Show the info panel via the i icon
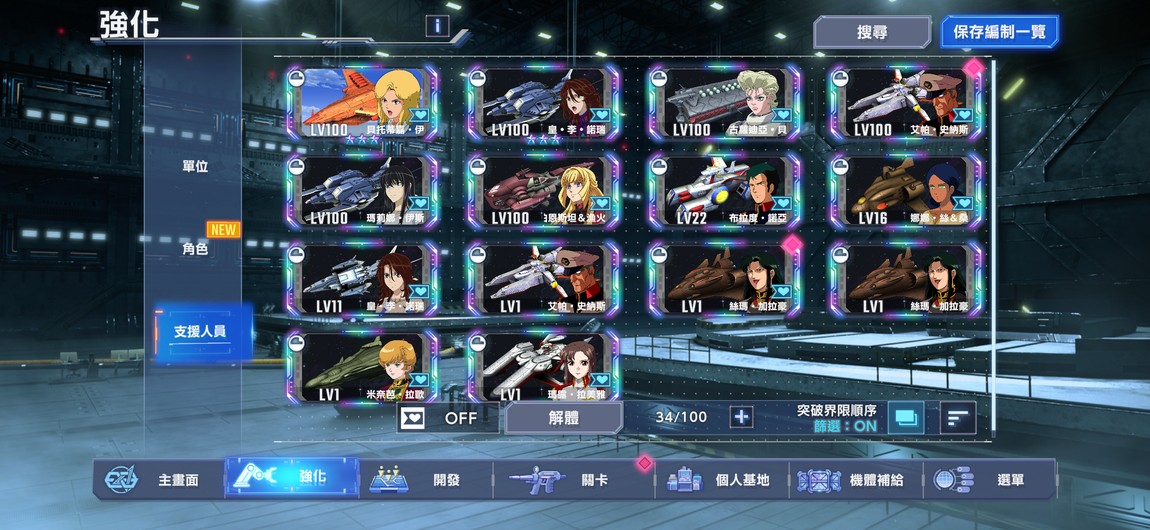The width and height of the screenshot is (1150, 530). 437,26
